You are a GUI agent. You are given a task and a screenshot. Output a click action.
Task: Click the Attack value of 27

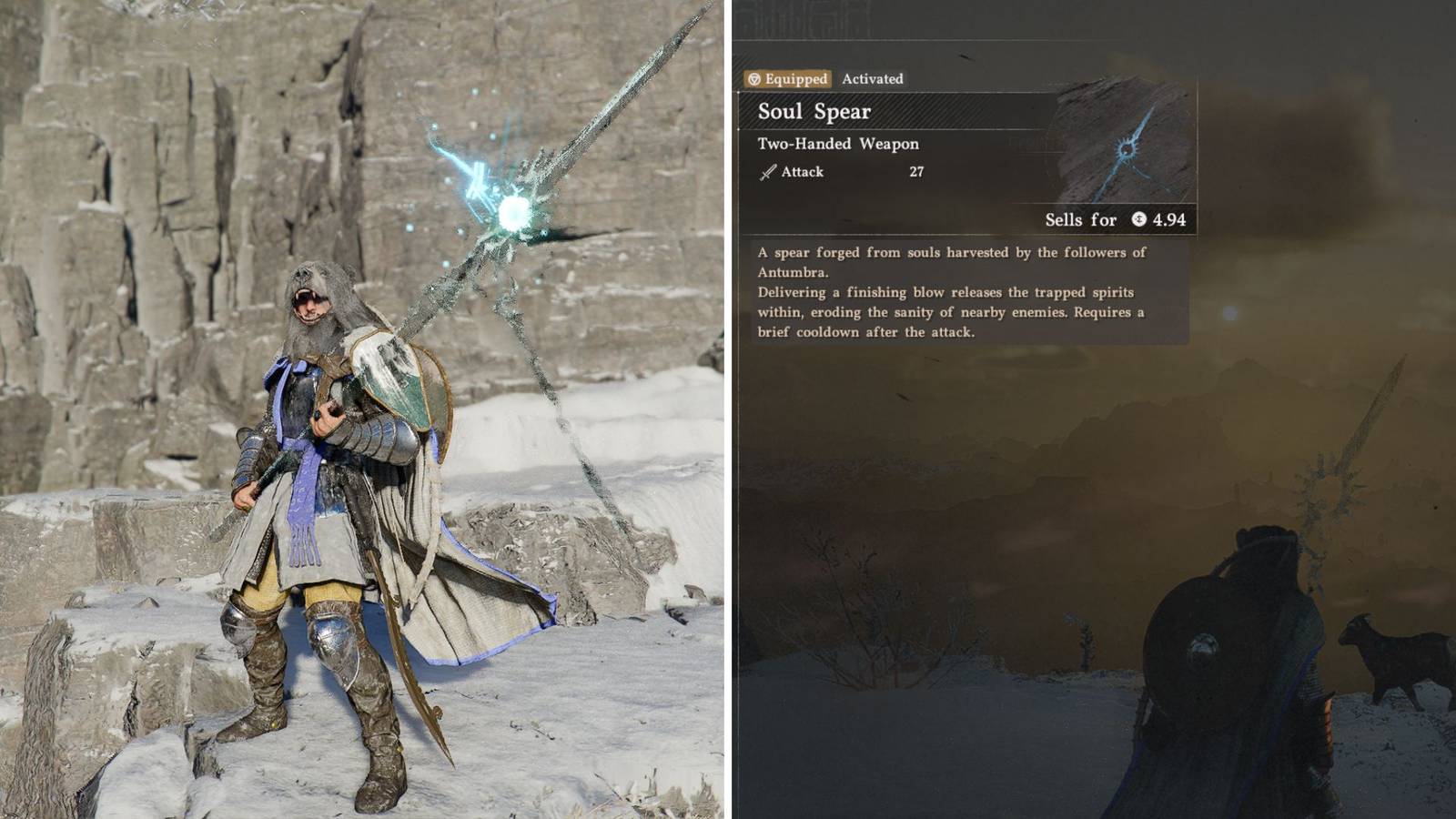918,171
